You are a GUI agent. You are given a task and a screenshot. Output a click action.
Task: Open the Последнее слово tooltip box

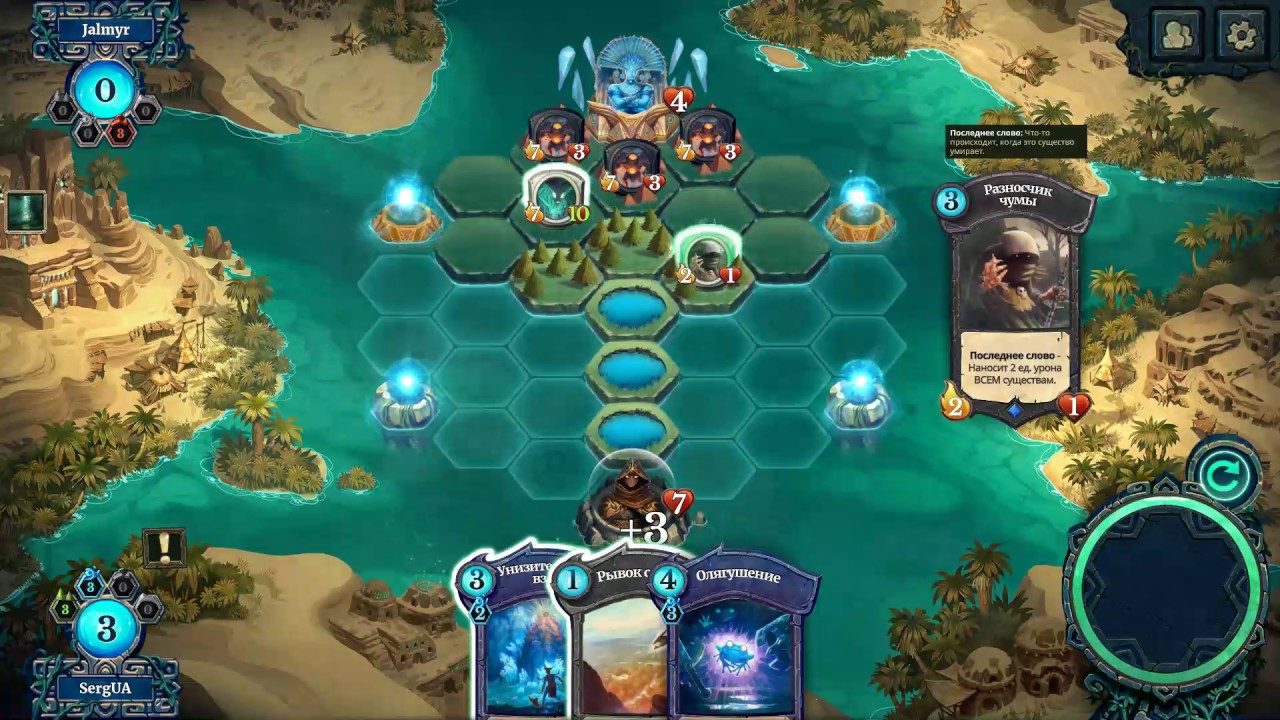coord(1015,143)
